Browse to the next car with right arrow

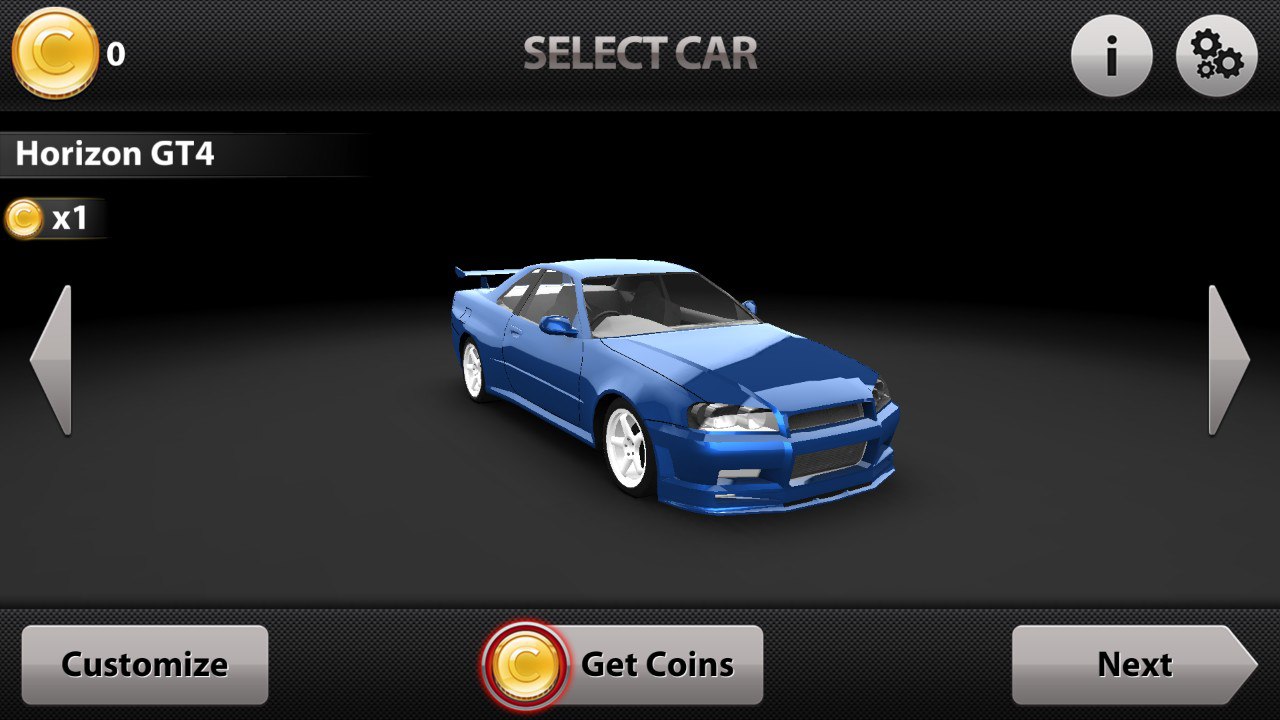pyautogui.click(x=1228, y=360)
